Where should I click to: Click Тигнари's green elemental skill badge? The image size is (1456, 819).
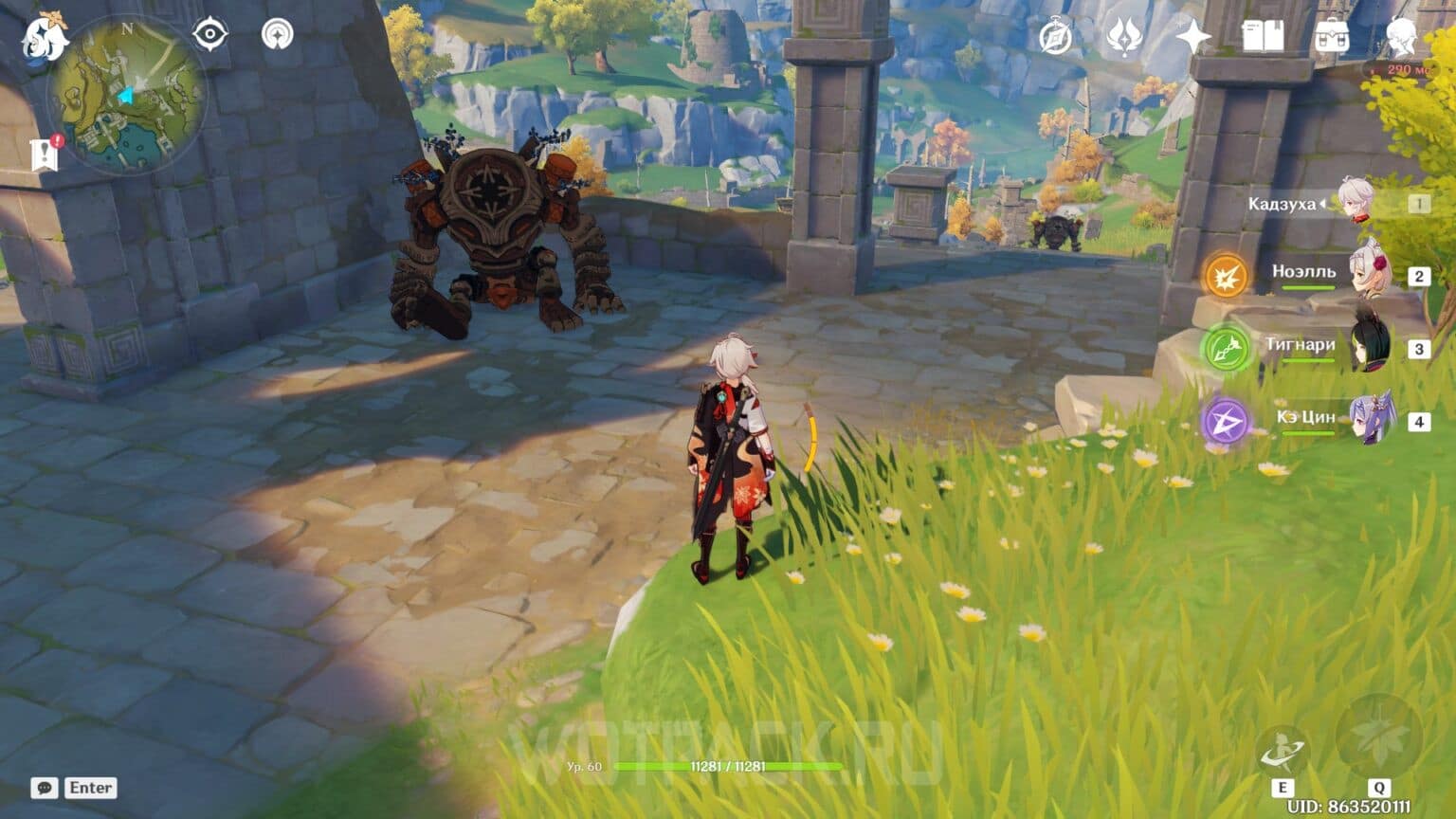coord(1228,346)
